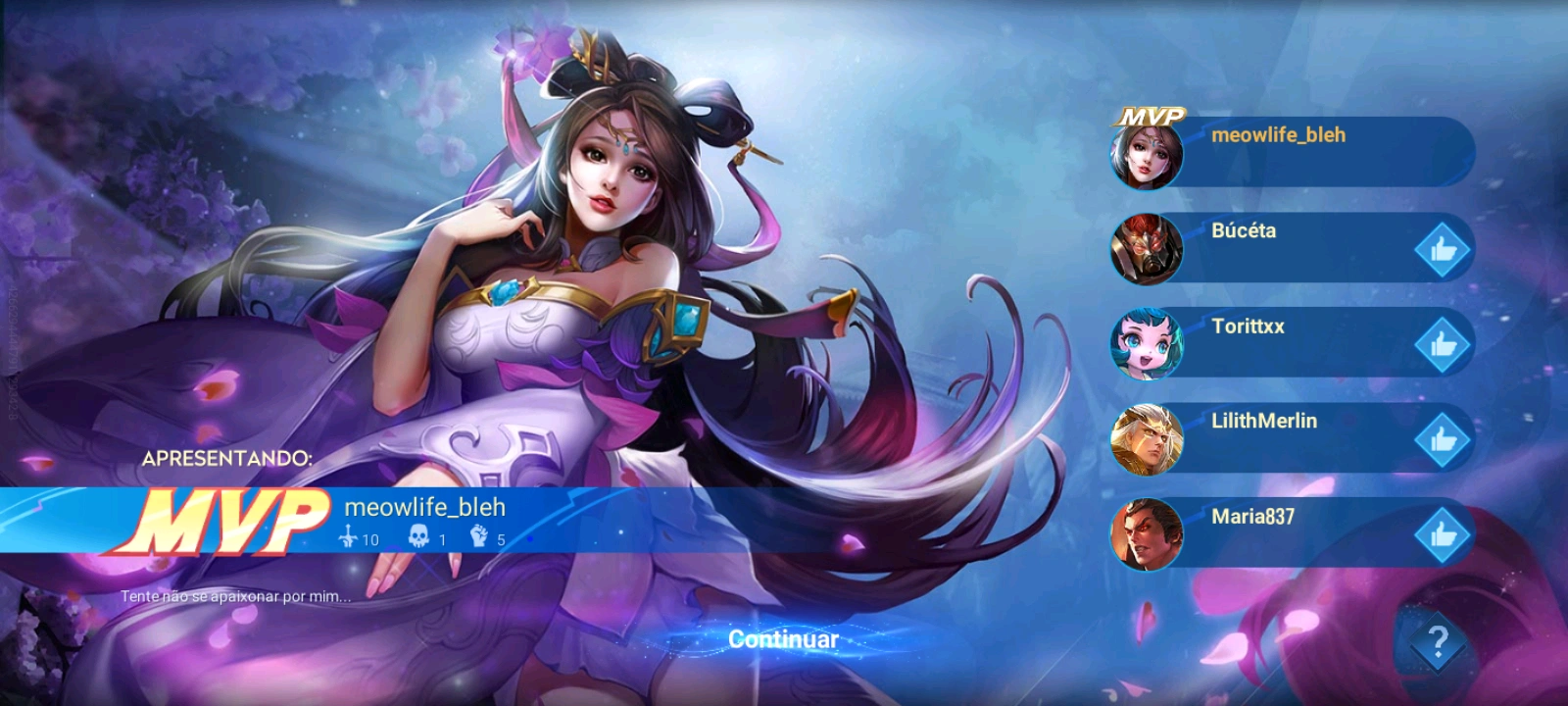Select Búcéta's hero avatar
Screen dimensions: 1568x706
(x=1147, y=249)
